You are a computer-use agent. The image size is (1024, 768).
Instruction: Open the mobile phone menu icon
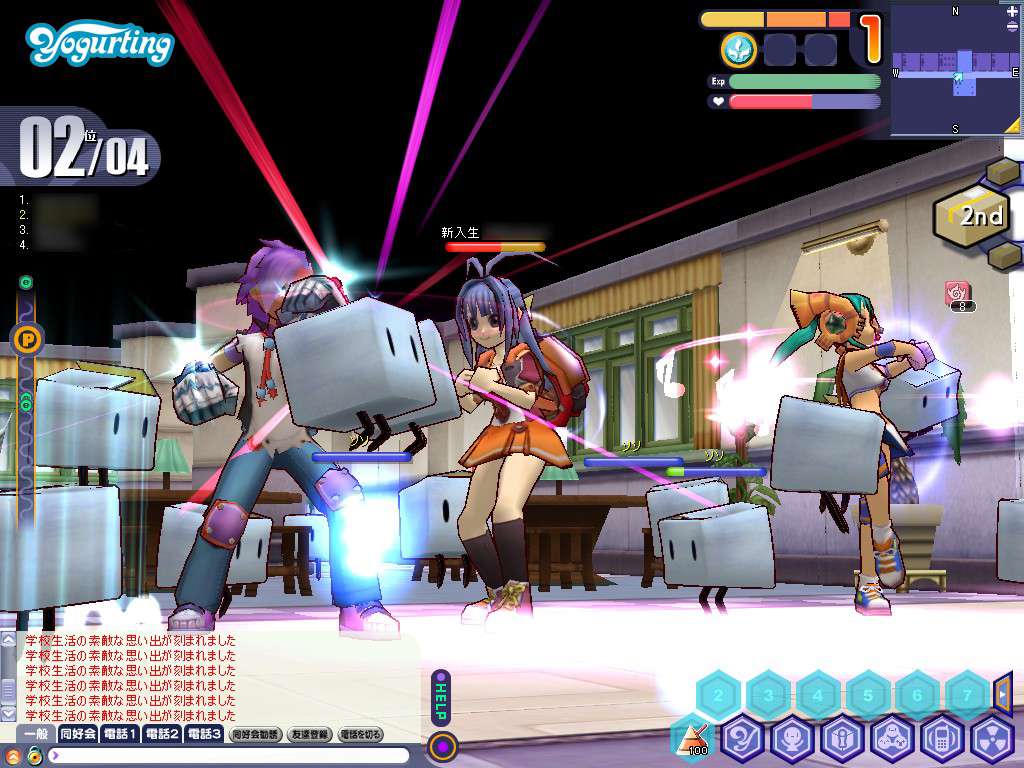click(941, 740)
